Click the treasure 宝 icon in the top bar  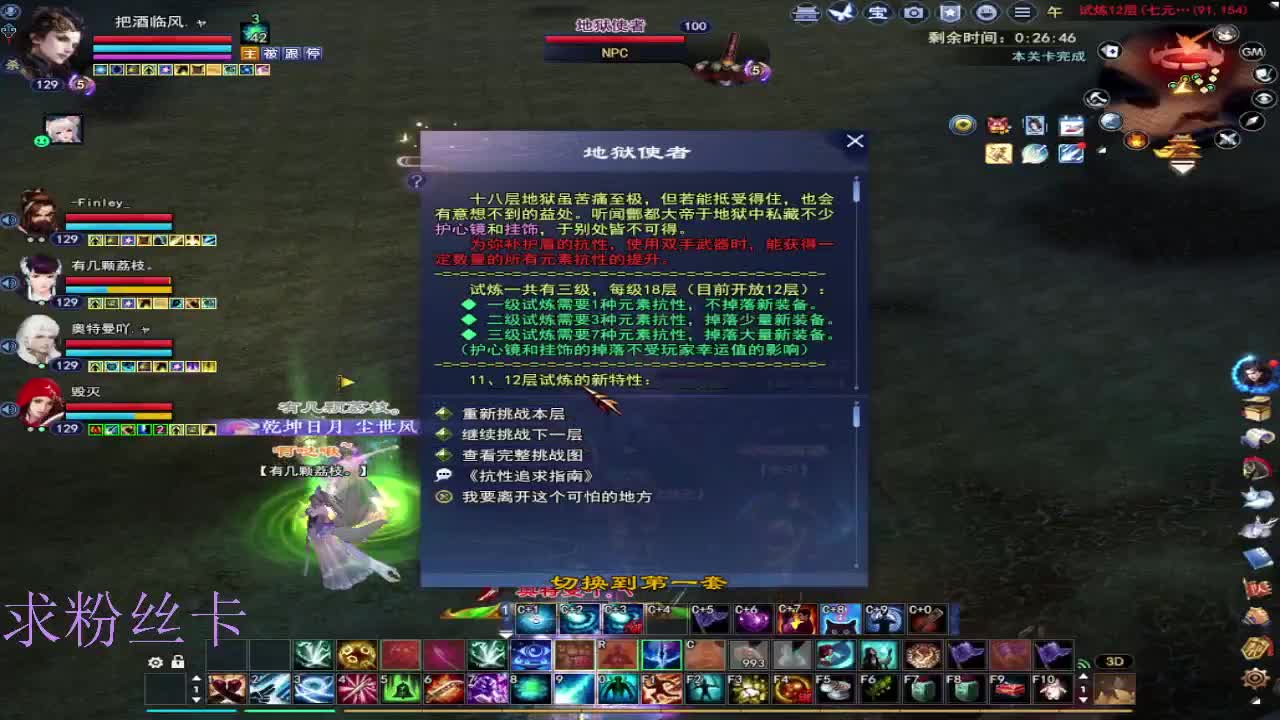[880, 13]
